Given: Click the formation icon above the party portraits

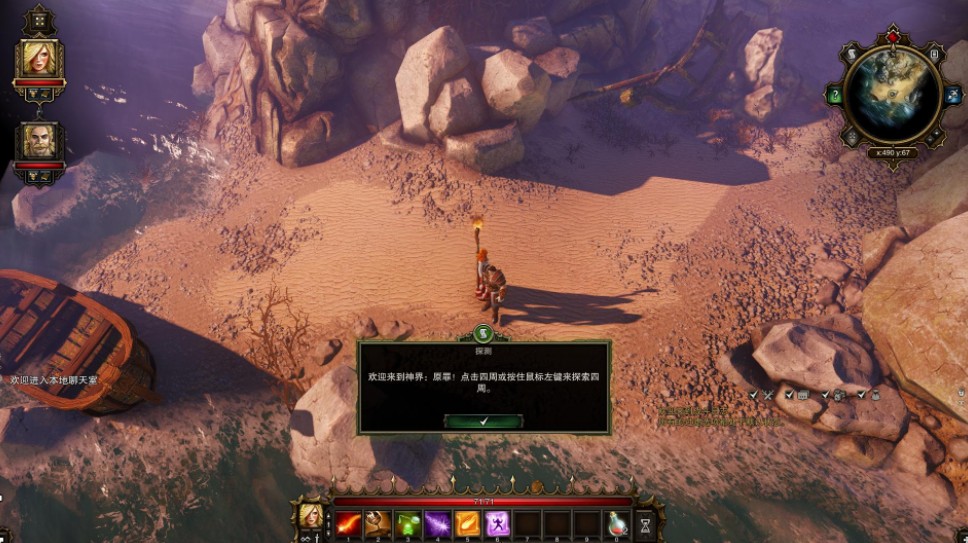Looking at the screenshot, I should [39, 19].
